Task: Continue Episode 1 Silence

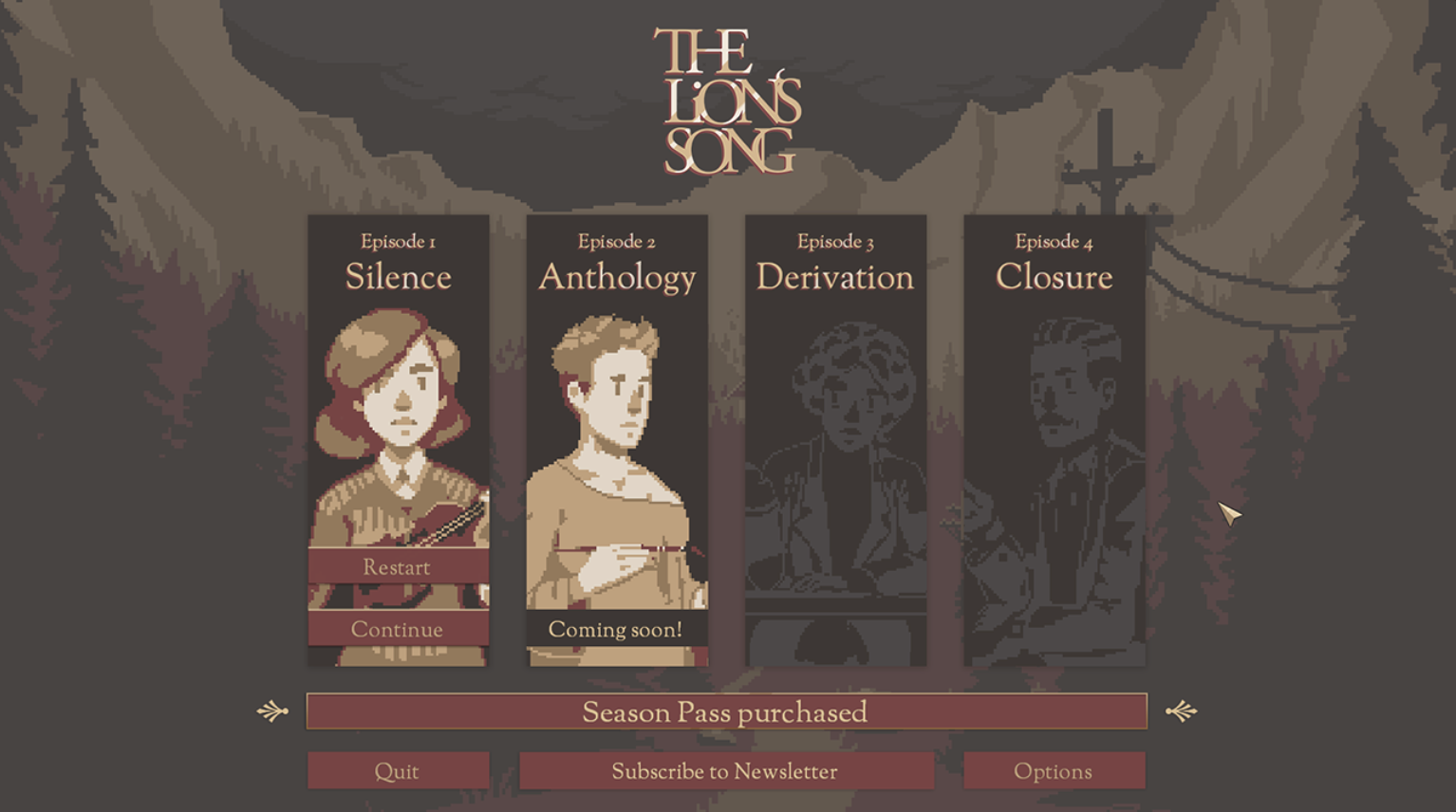Action: pyautogui.click(x=397, y=628)
